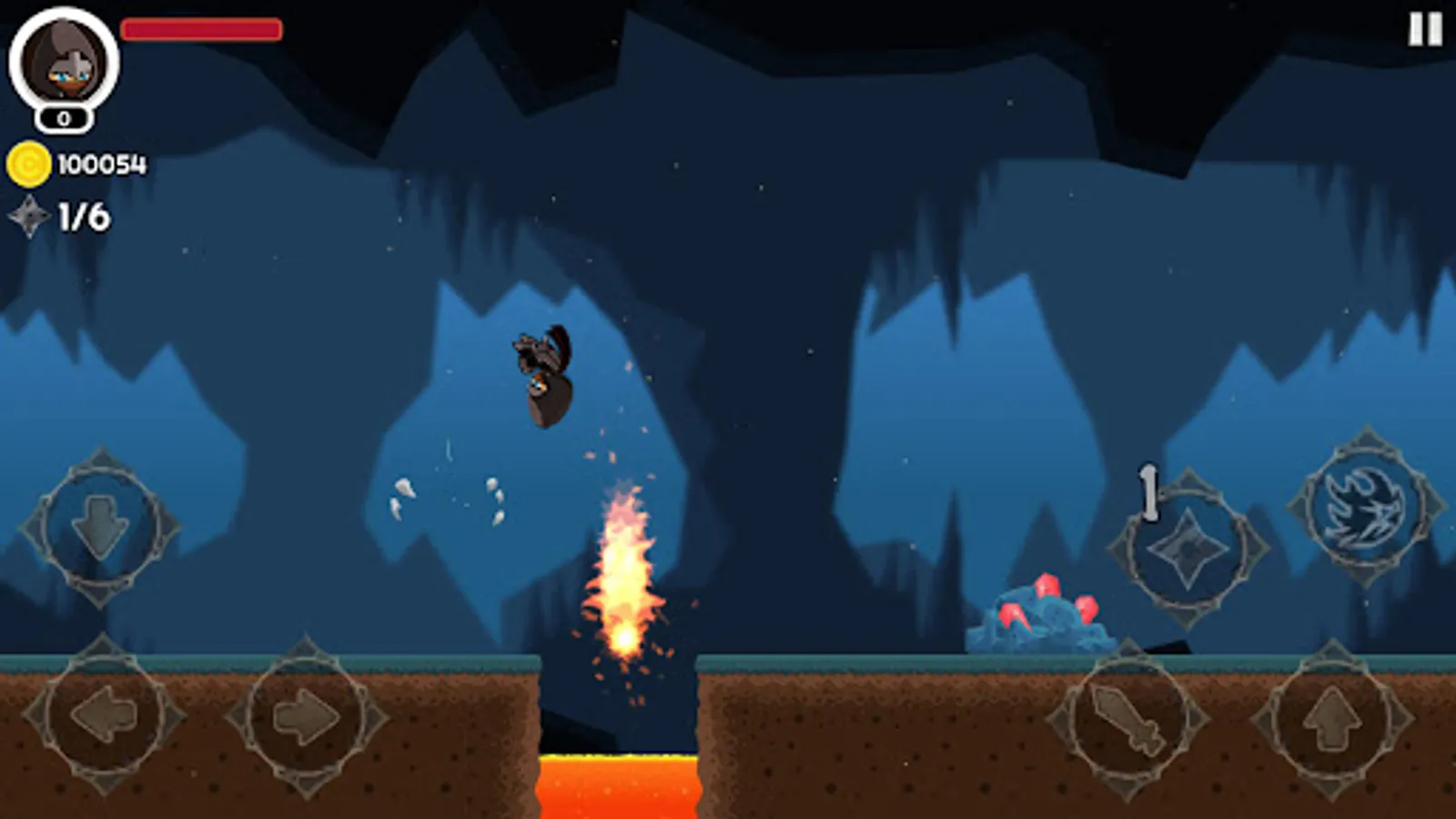Tap the character level badge showing 0
The width and height of the screenshot is (1456, 819).
click(x=62, y=117)
